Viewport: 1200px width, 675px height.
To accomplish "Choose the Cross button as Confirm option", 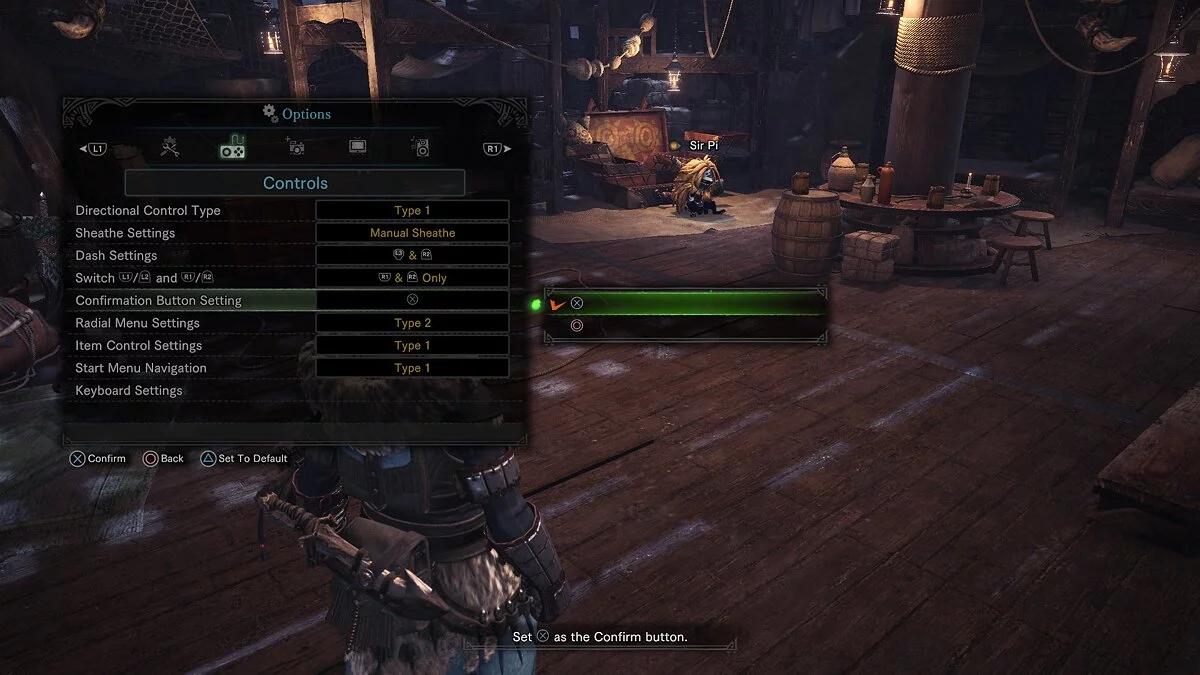I will (x=686, y=303).
